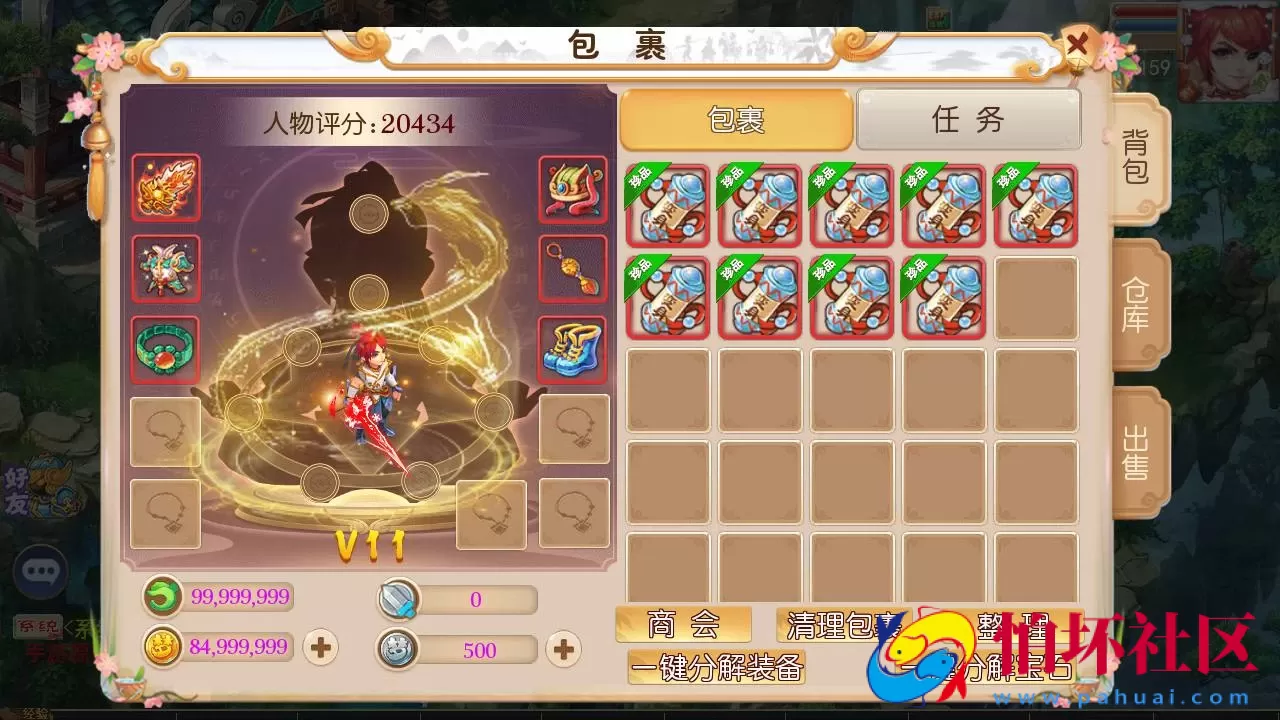The width and height of the screenshot is (1280, 720).
Task: Select the 出售 sell side tab
Action: tap(1139, 452)
